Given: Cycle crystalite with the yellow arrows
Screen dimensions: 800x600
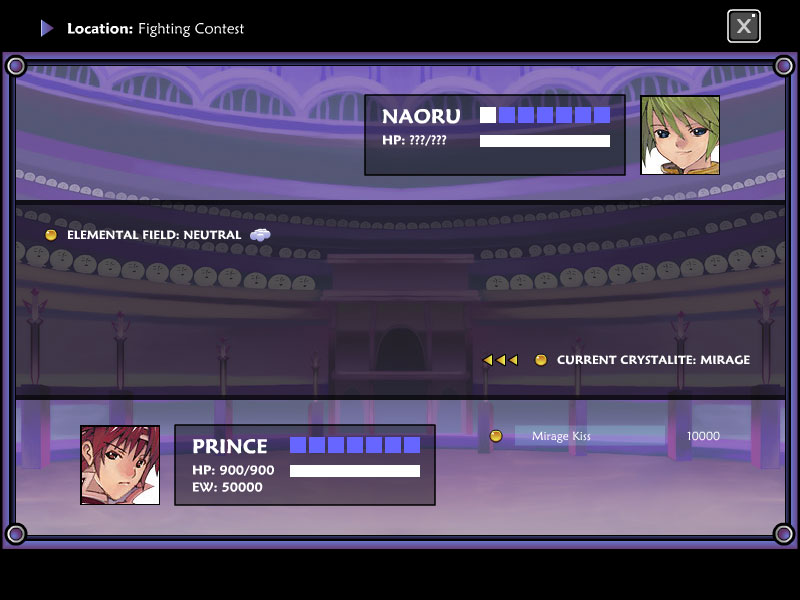Looking at the screenshot, I should [500, 360].
